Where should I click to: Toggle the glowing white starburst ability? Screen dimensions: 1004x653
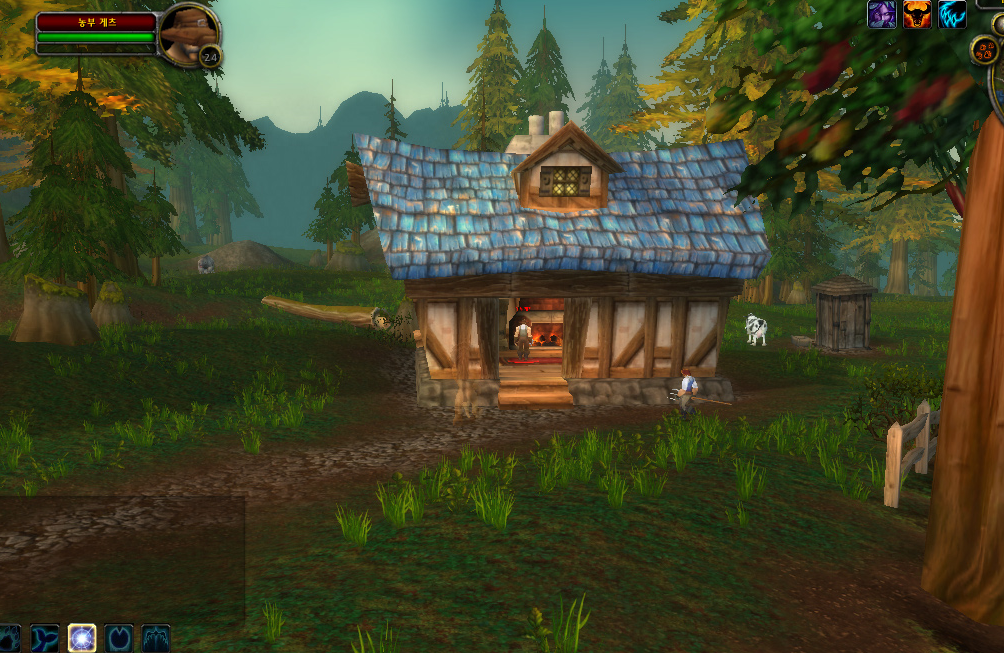pos(82,638)
